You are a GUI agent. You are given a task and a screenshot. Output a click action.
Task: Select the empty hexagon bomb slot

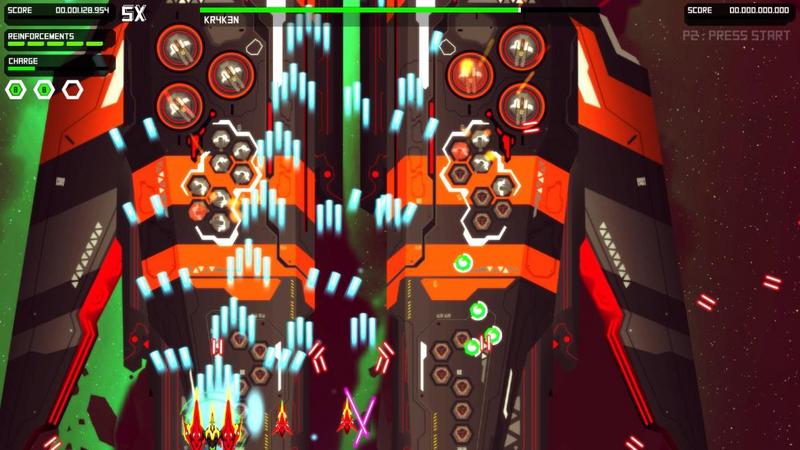[x=72, y=90]
